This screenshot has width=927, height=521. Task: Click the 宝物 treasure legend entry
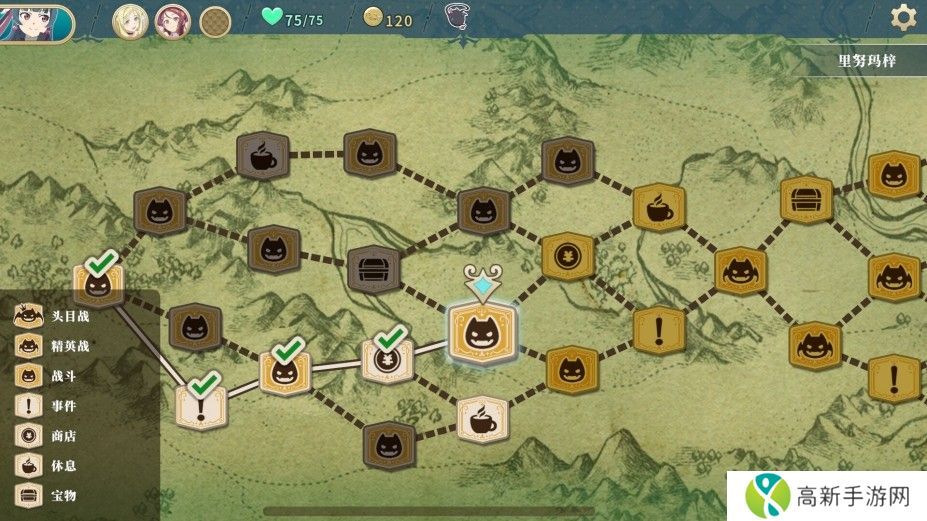pos(50,495)
